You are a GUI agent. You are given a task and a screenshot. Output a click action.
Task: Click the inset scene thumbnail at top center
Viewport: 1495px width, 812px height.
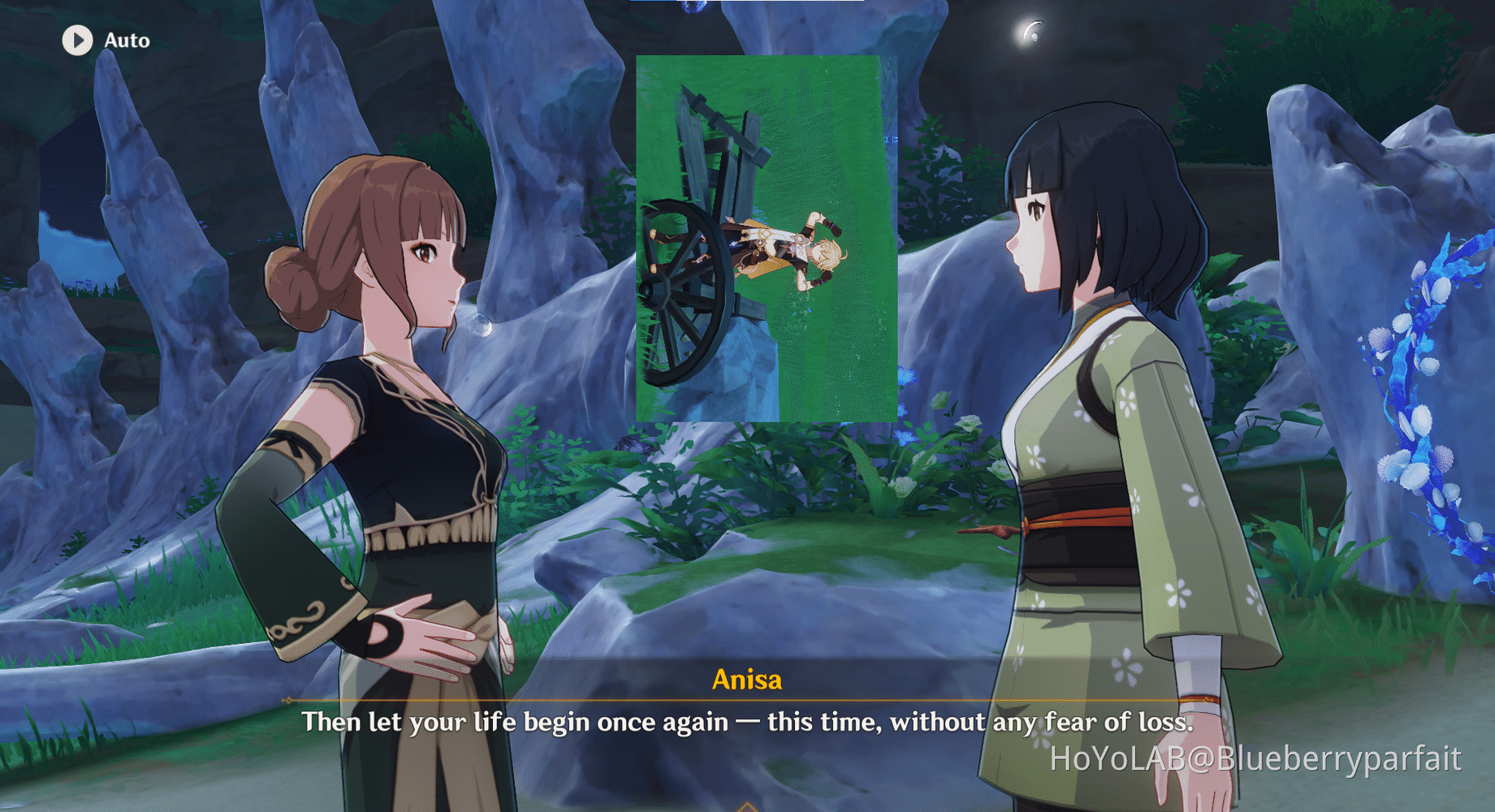(767, 235)
